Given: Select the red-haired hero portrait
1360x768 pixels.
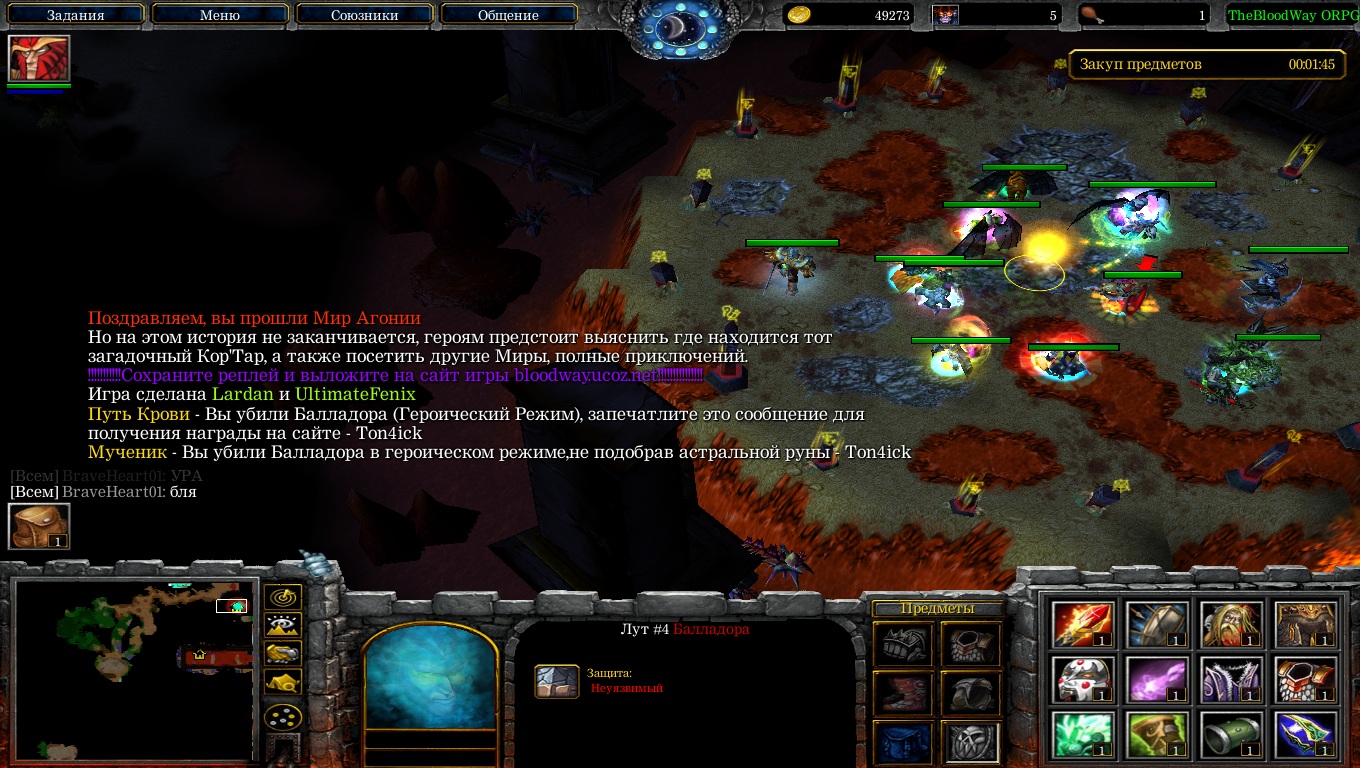Looking at the screenshot, I should point(39,58).
